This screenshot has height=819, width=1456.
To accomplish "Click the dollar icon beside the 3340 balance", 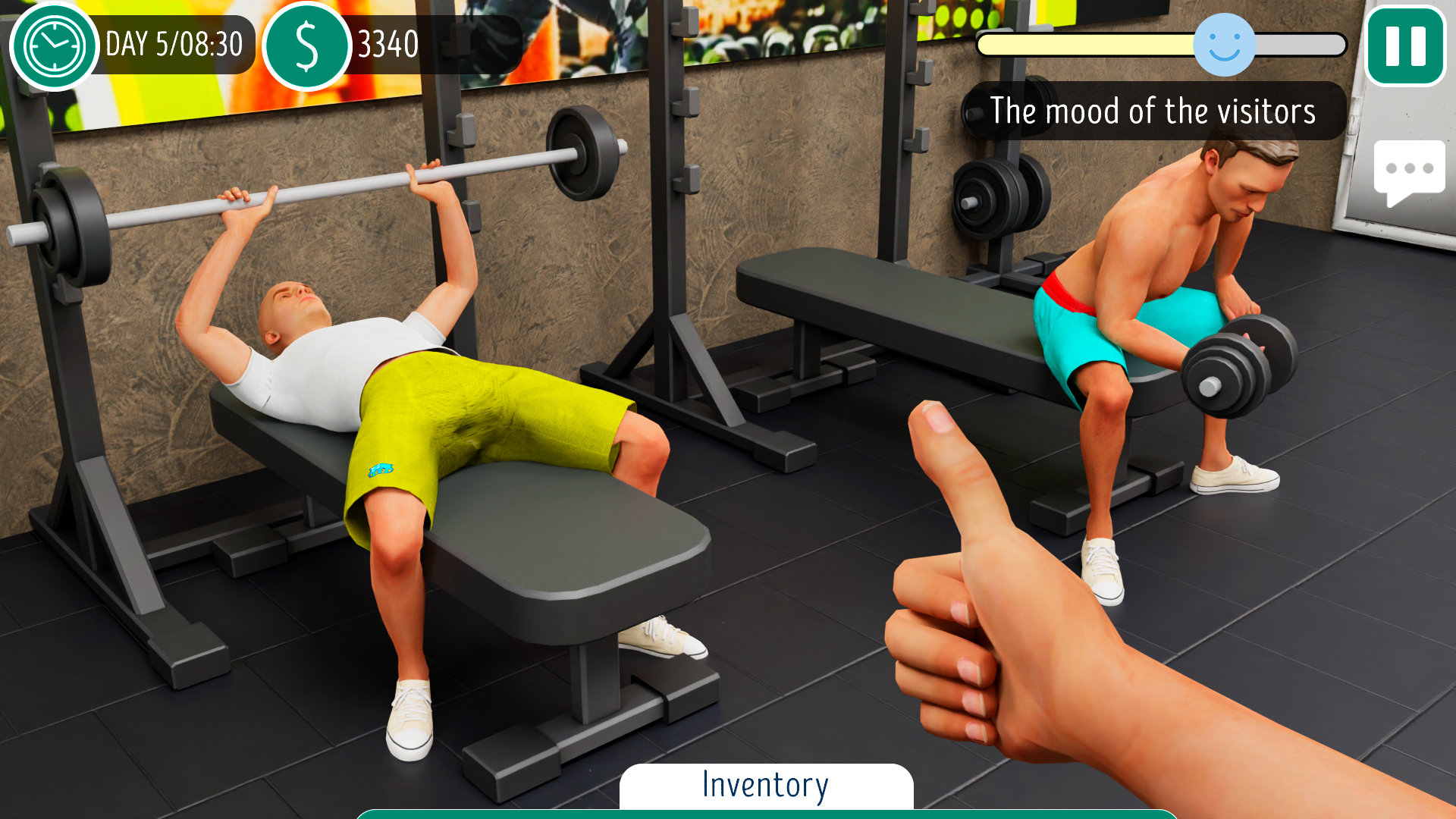I will click(x=308, y=45).
